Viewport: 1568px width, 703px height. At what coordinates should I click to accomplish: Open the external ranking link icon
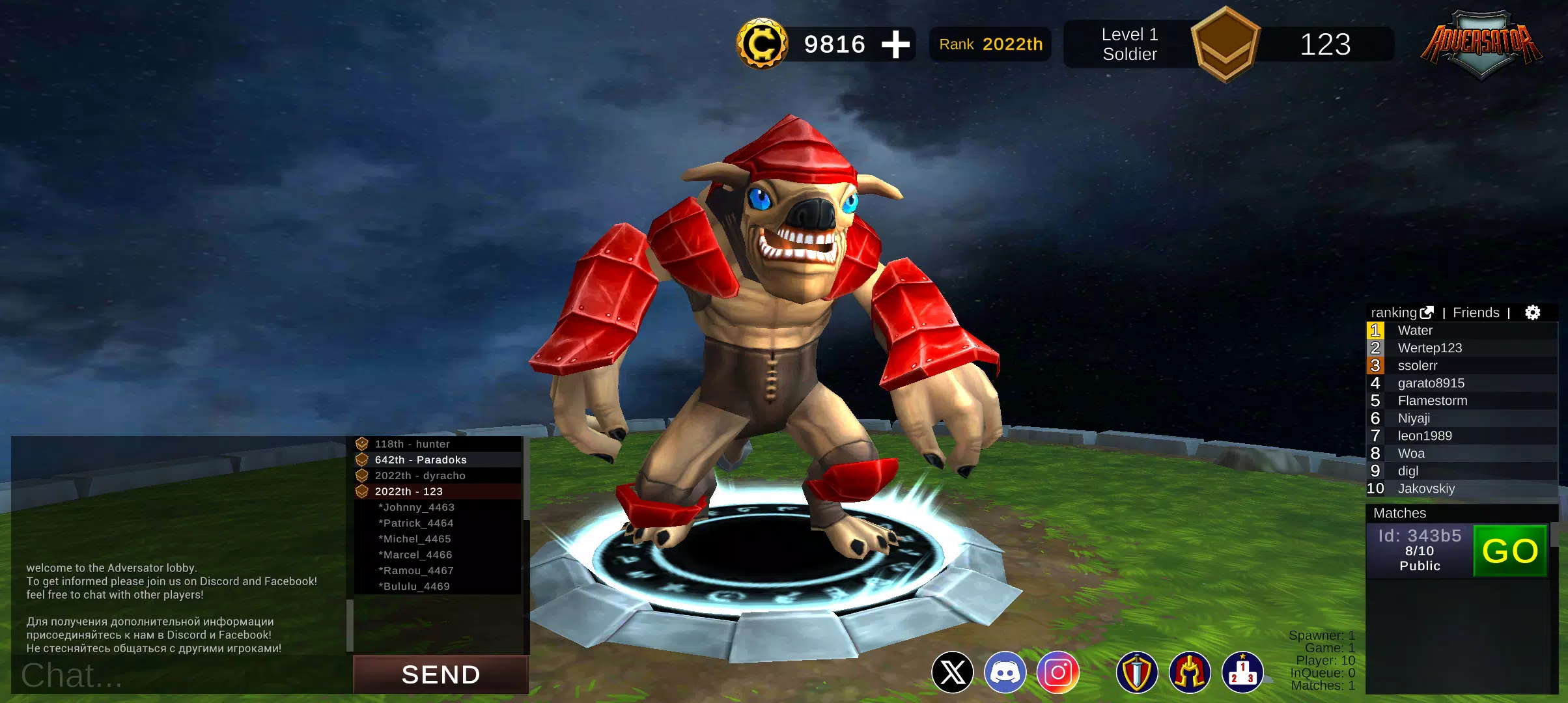point(1427,312)
